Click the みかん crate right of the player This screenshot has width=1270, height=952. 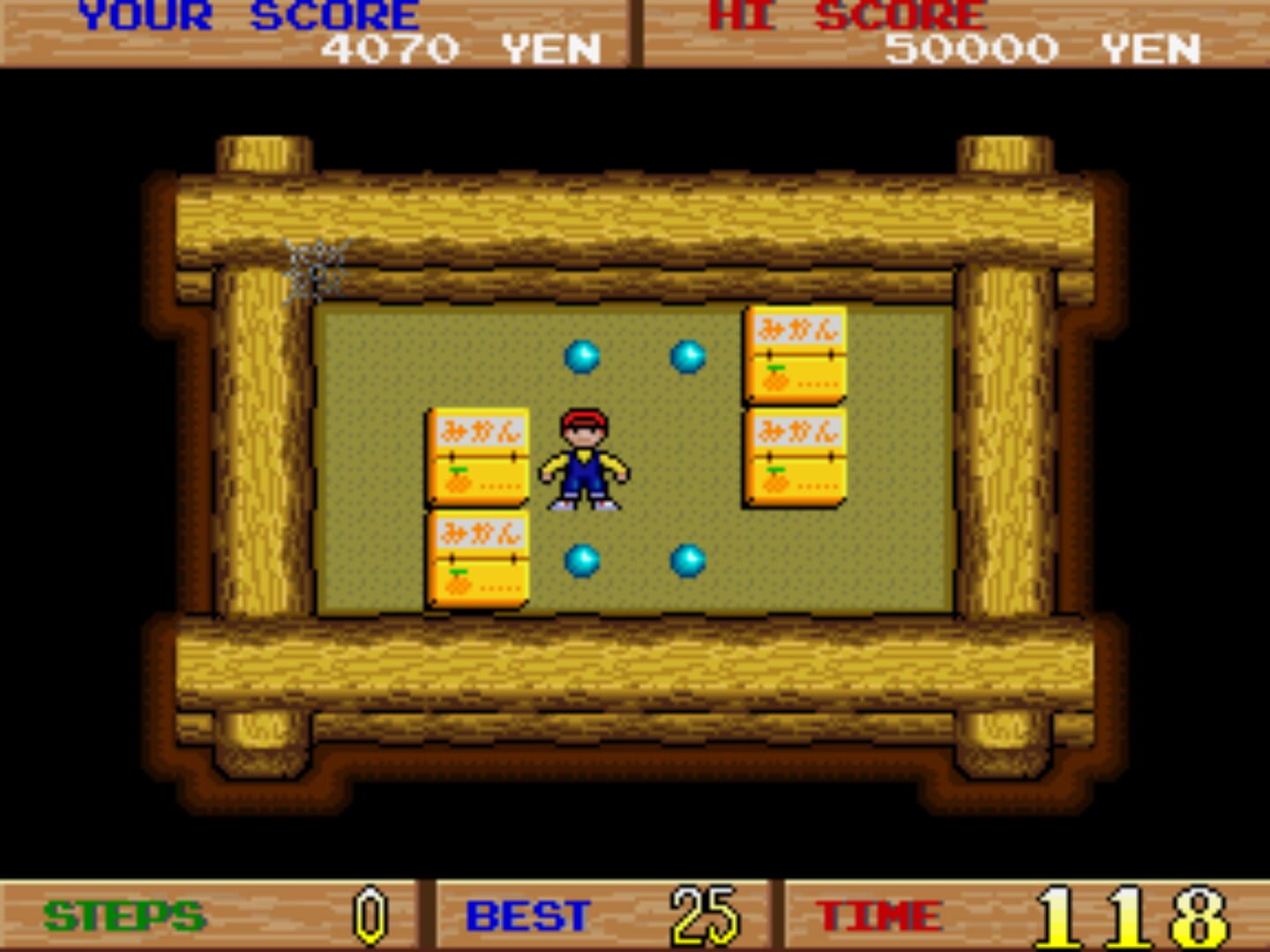[795, 459]
